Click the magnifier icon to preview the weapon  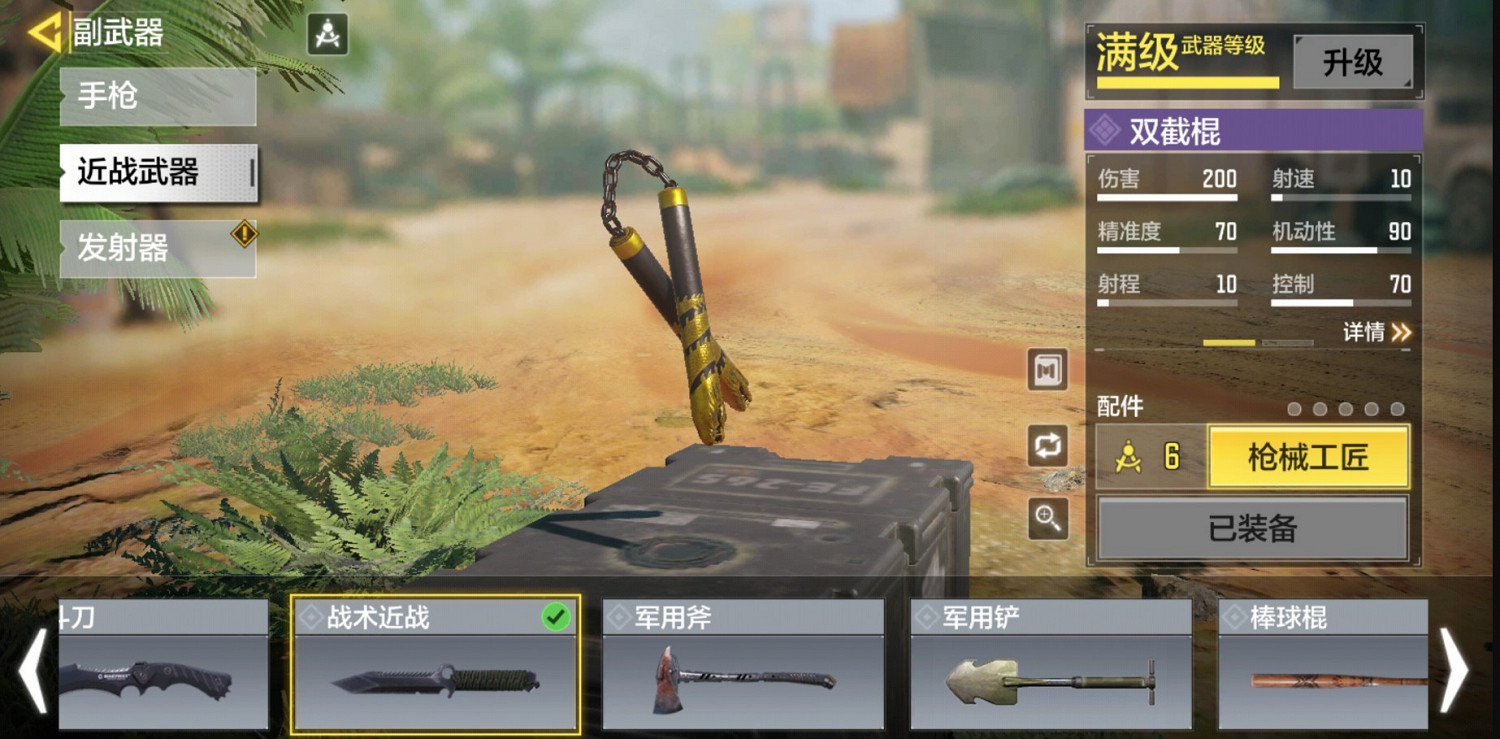[x=1046, y=519]
